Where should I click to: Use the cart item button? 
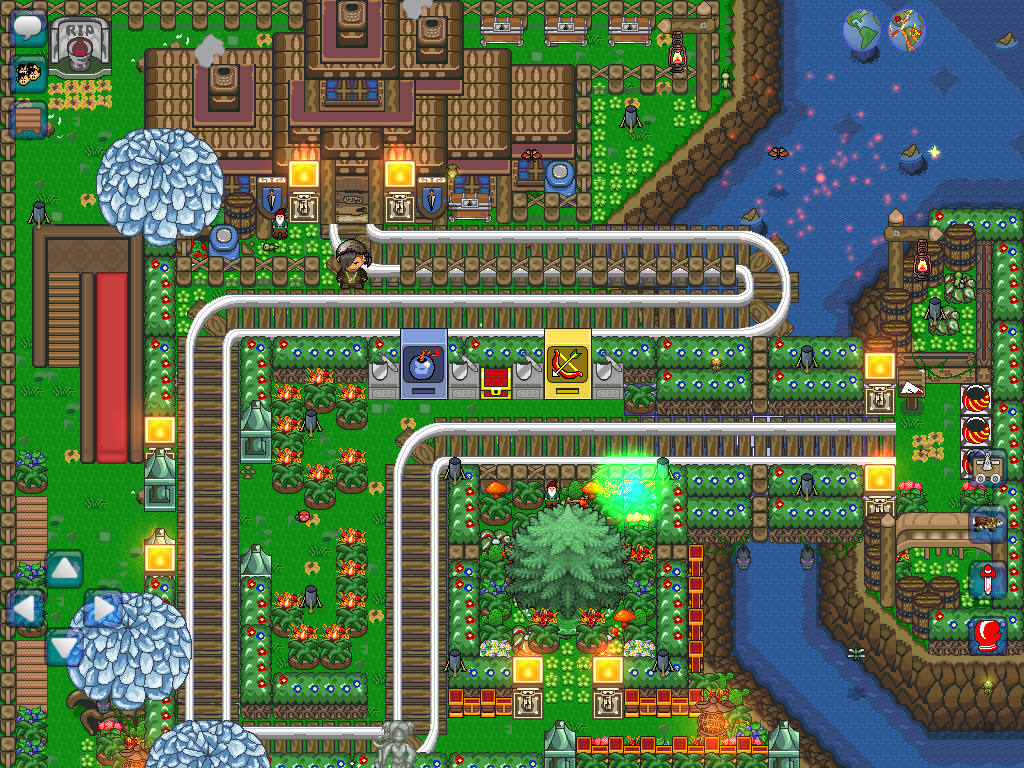tap(988, 467)
